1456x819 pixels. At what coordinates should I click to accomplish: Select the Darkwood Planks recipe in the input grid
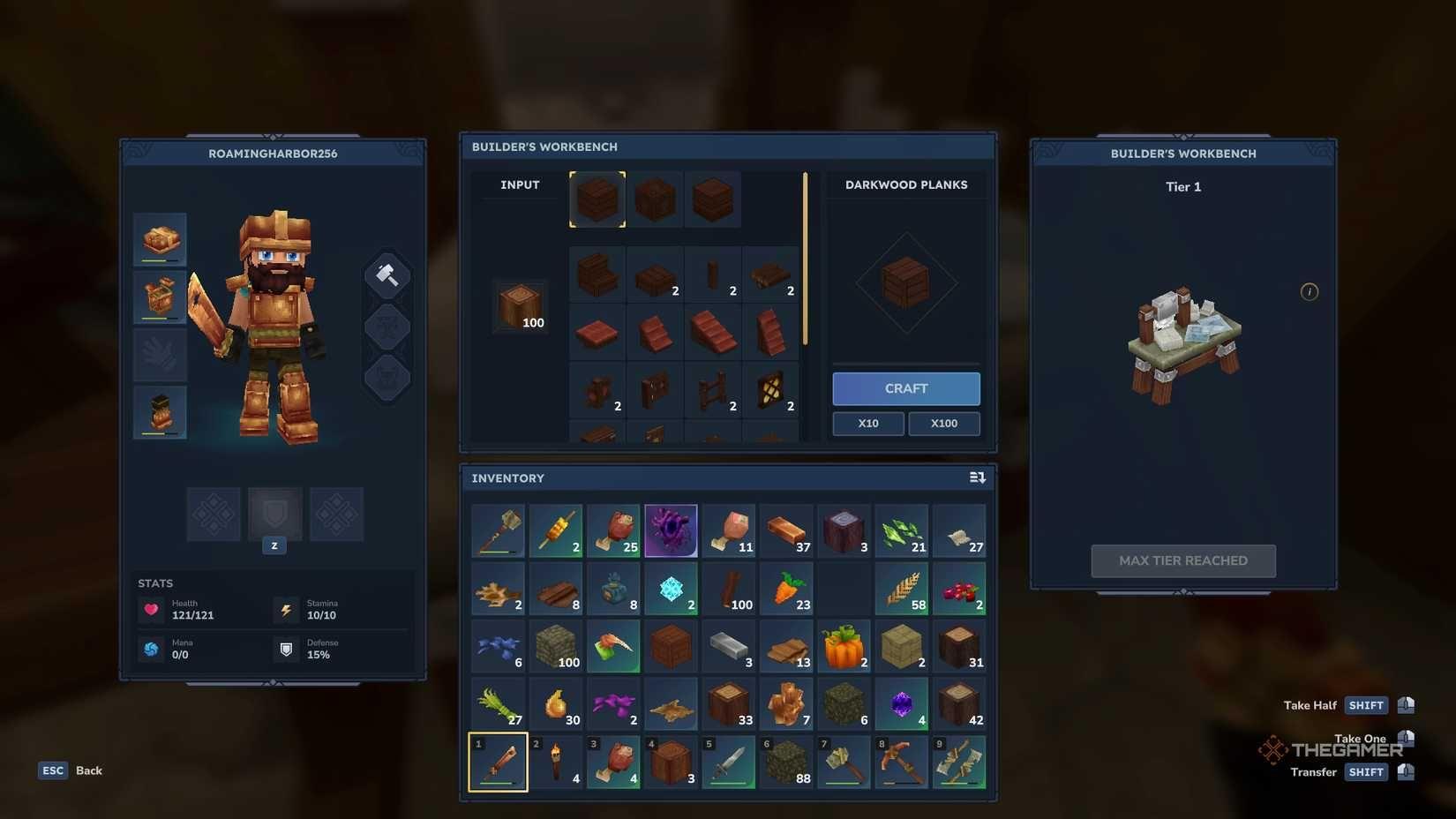click(x=597, y=199)
